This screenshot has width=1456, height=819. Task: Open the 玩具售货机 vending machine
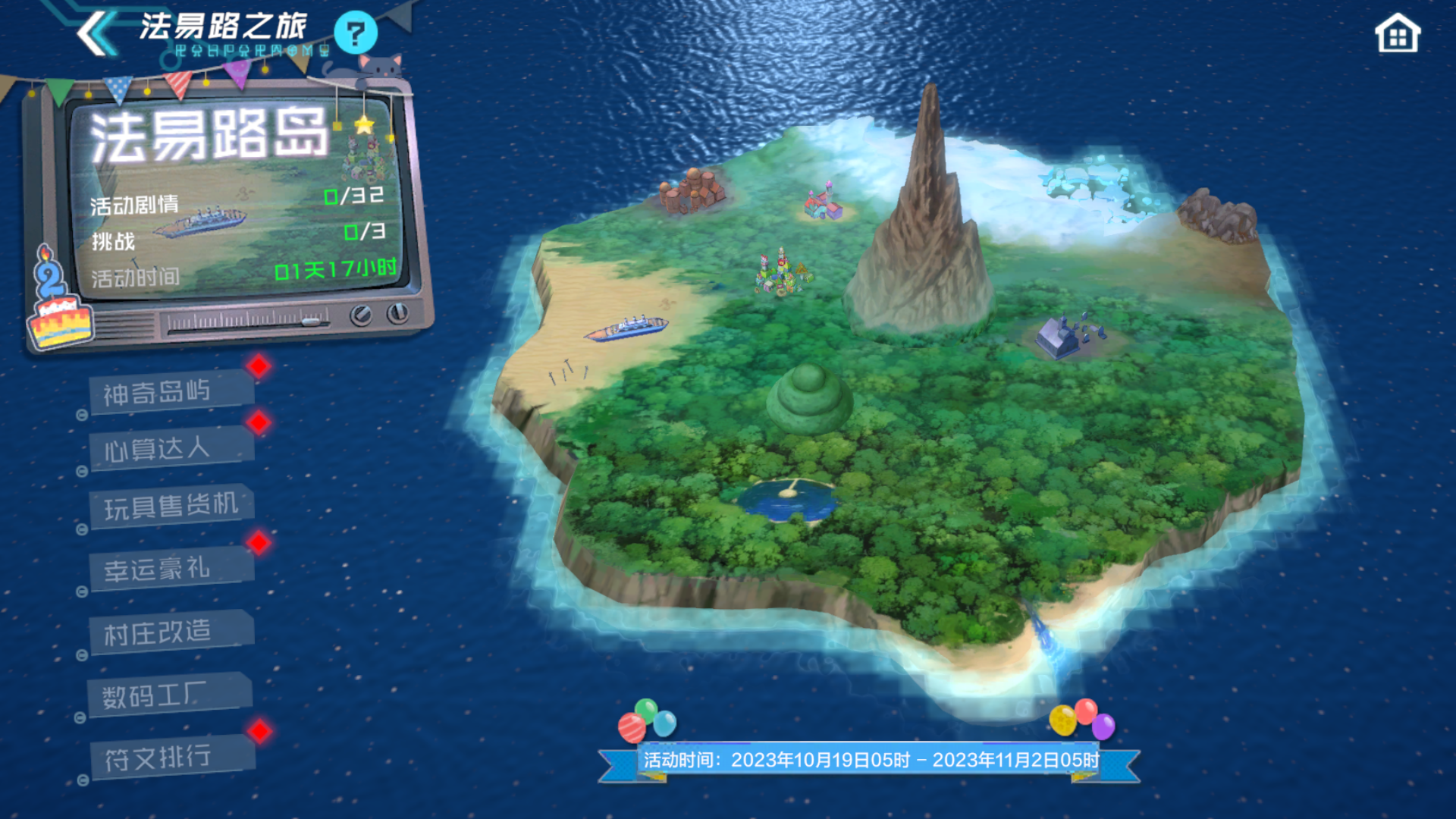[x=171, y=506]
